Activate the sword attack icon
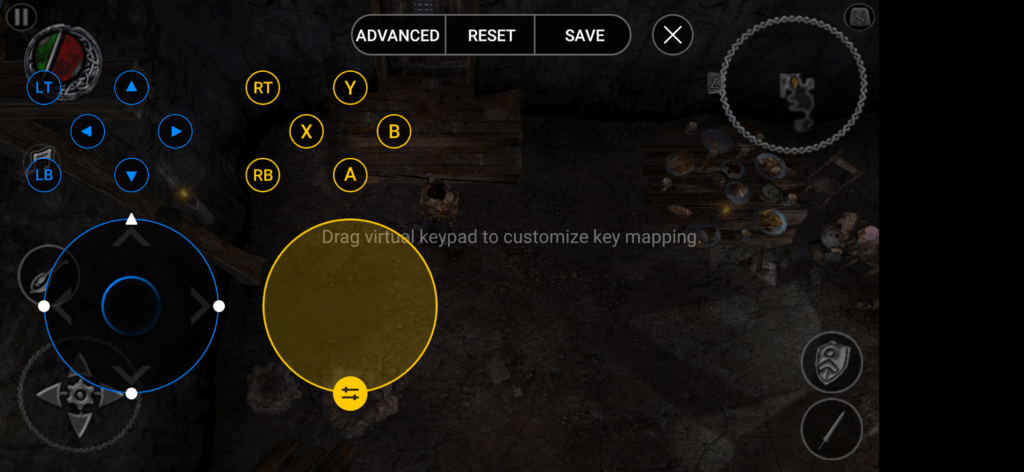This screenshot has width=1024, height=472. click(831, 430)
